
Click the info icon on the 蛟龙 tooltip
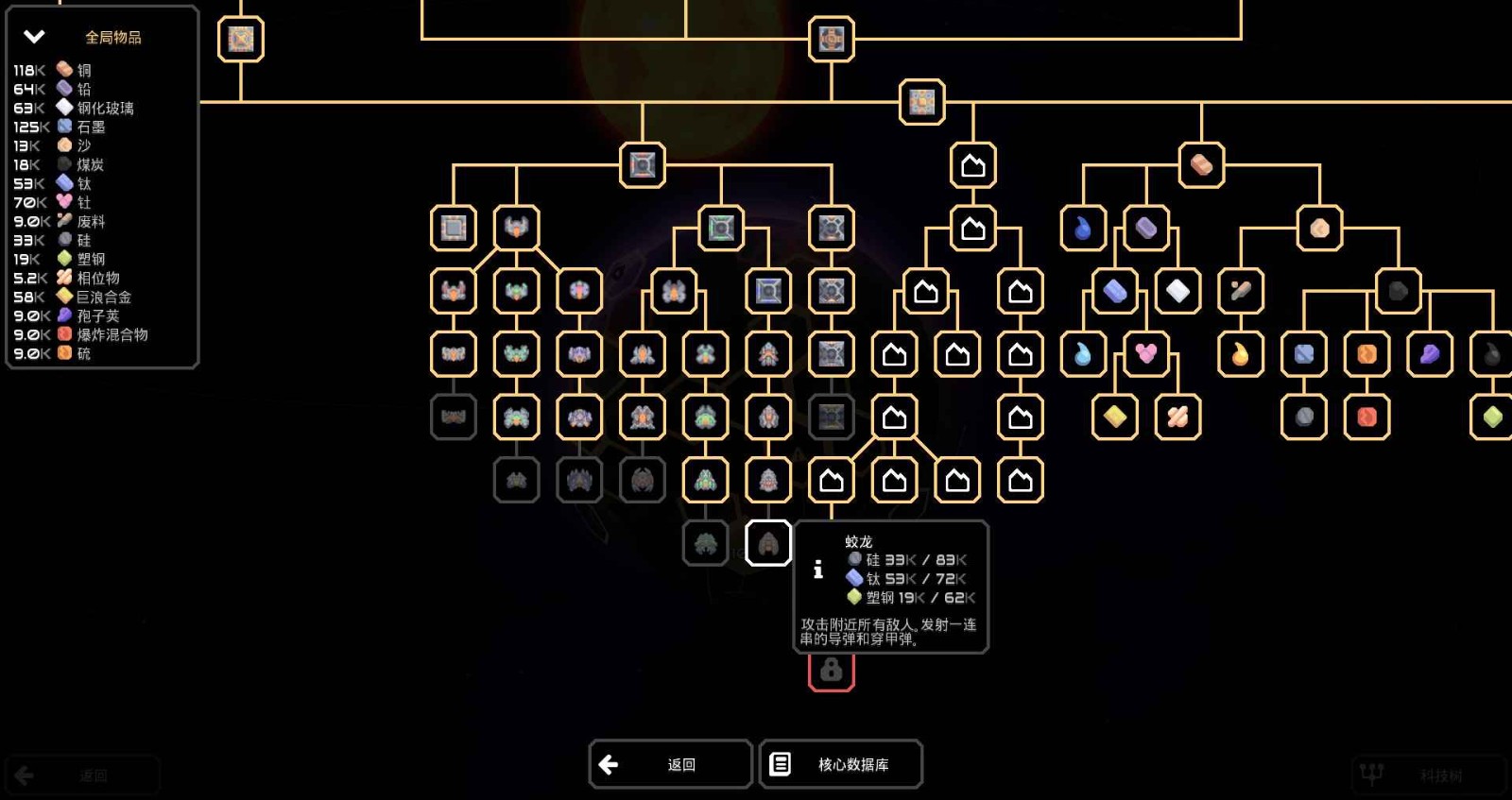tap(816, 568)
